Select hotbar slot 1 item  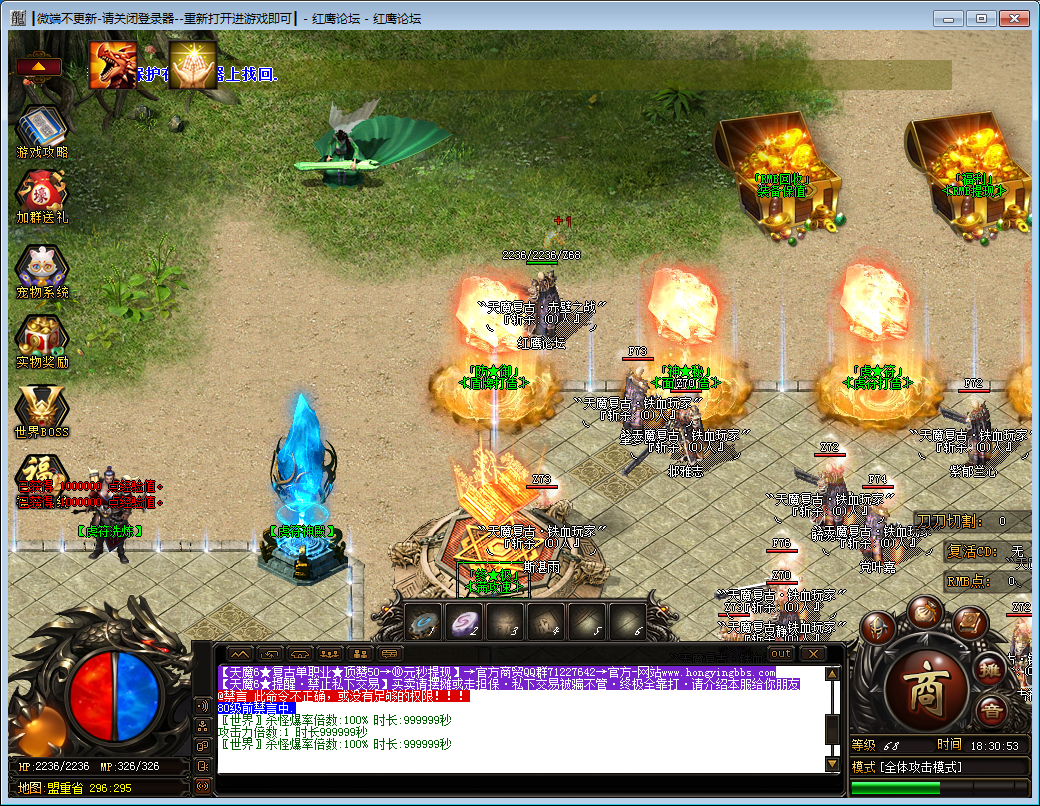point(424,621)
